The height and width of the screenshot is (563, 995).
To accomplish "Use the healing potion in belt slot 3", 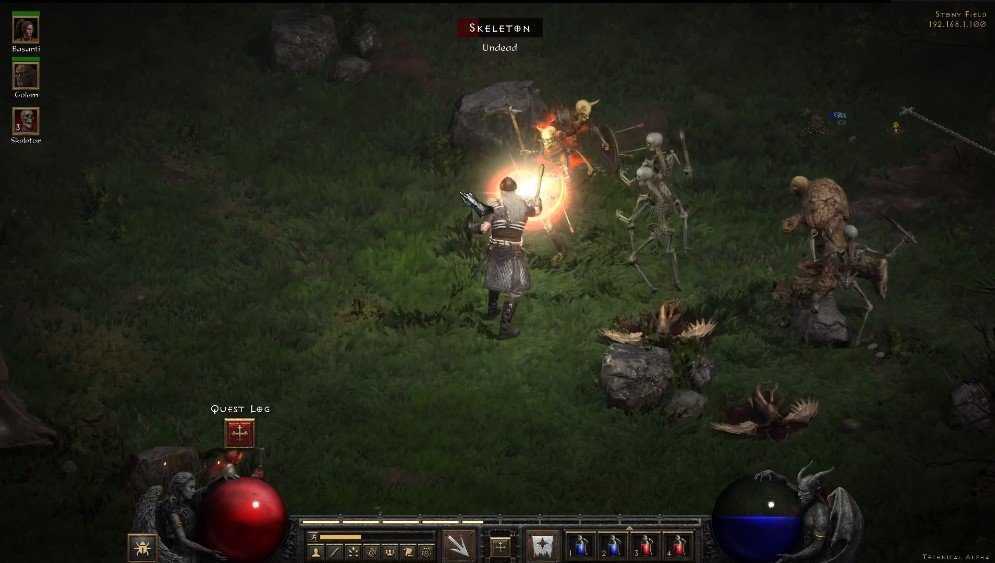I will (645, 546).
